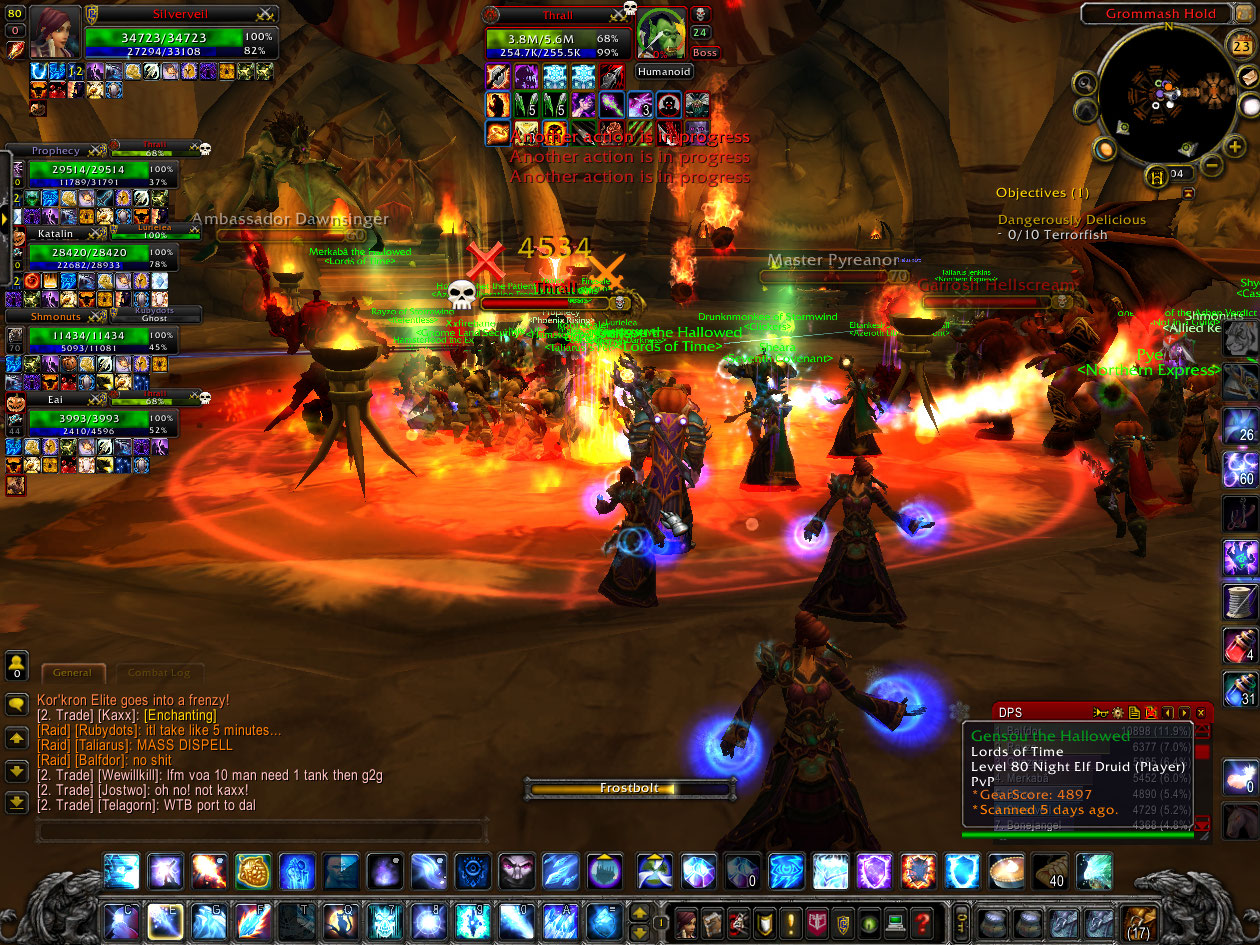This screenshot has width=1260, height=945.
Task: Open character info portrait micro button
Action: coord(687,921)
